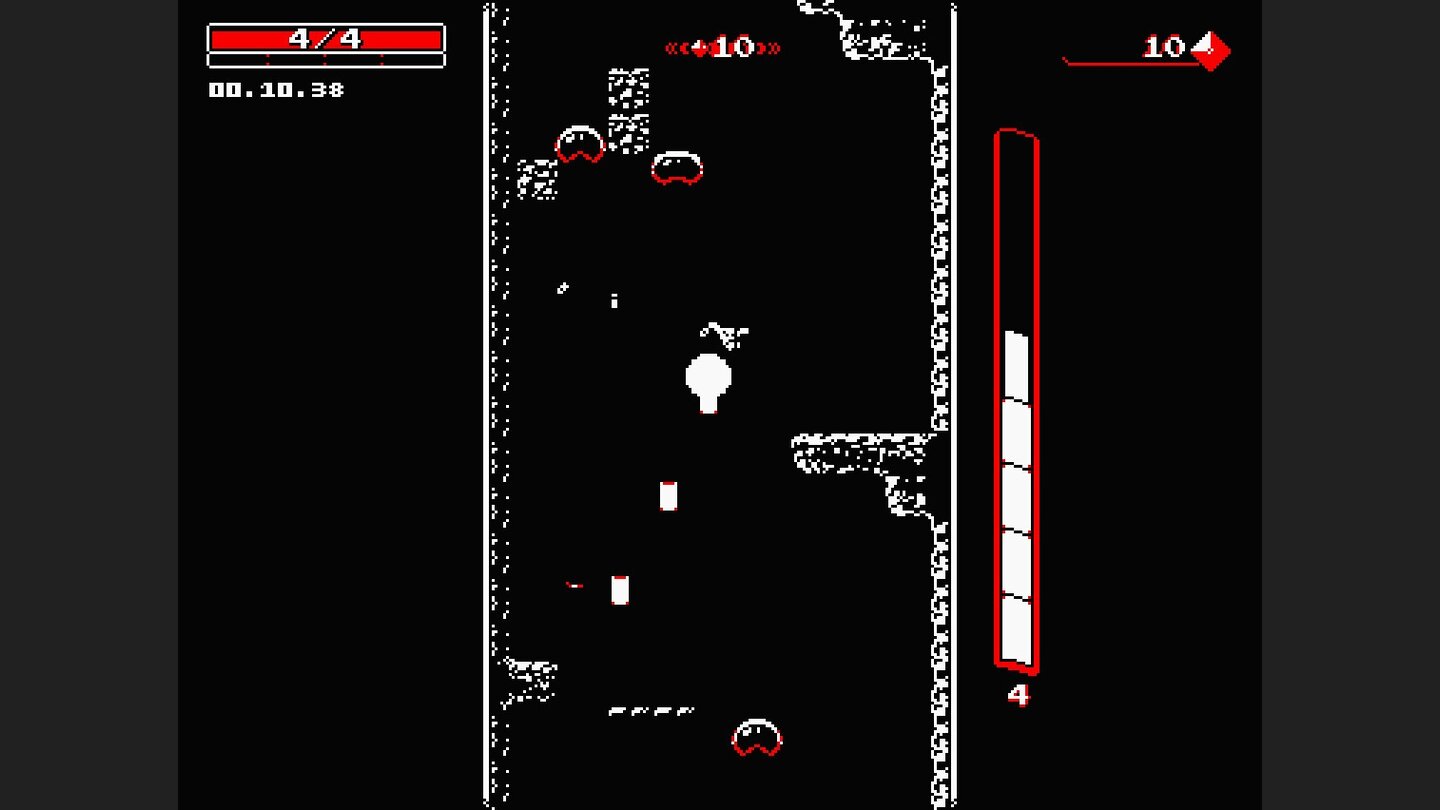The width and height of the screenshot is (1440, 810).
Task: Toggle the floating particle above the player
Action: [722, 335]
